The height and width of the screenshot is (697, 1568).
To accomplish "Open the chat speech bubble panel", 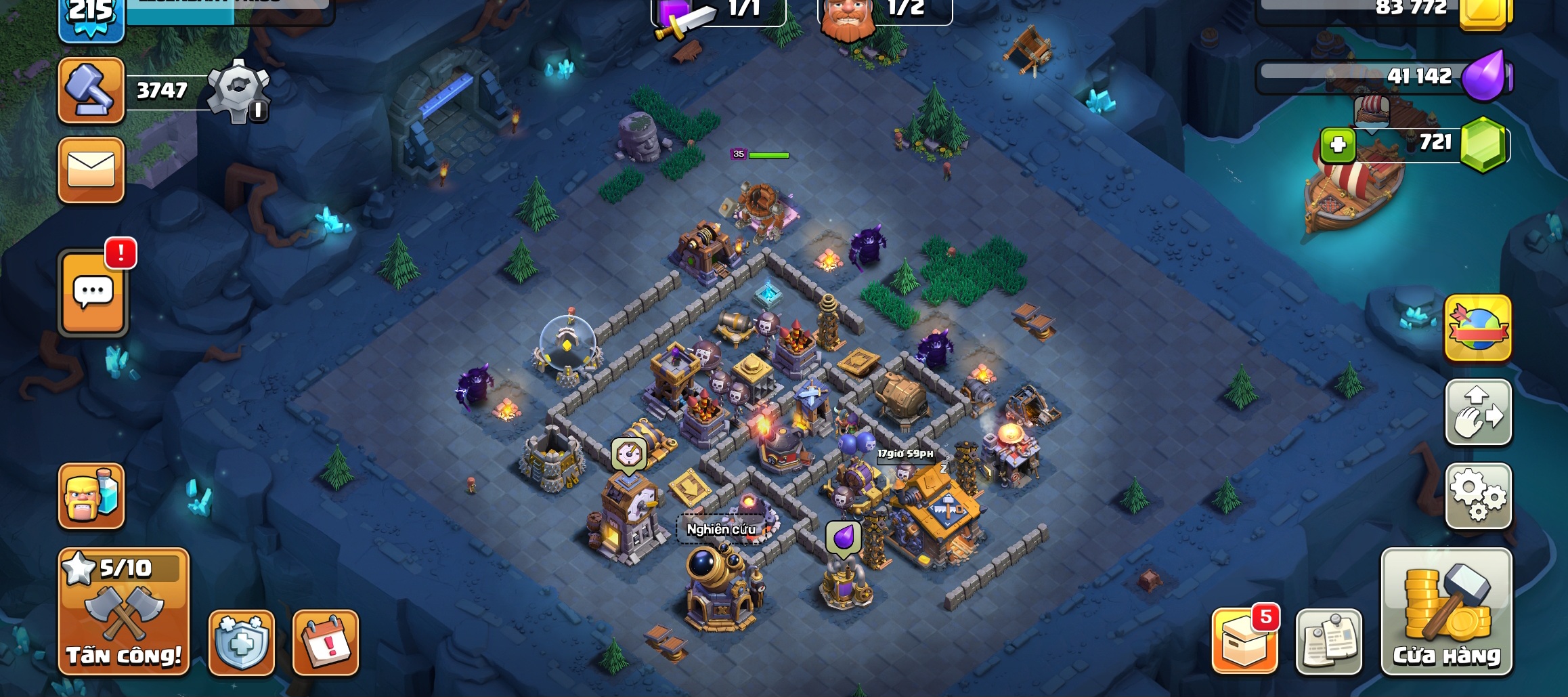I will tap(93, 293).
